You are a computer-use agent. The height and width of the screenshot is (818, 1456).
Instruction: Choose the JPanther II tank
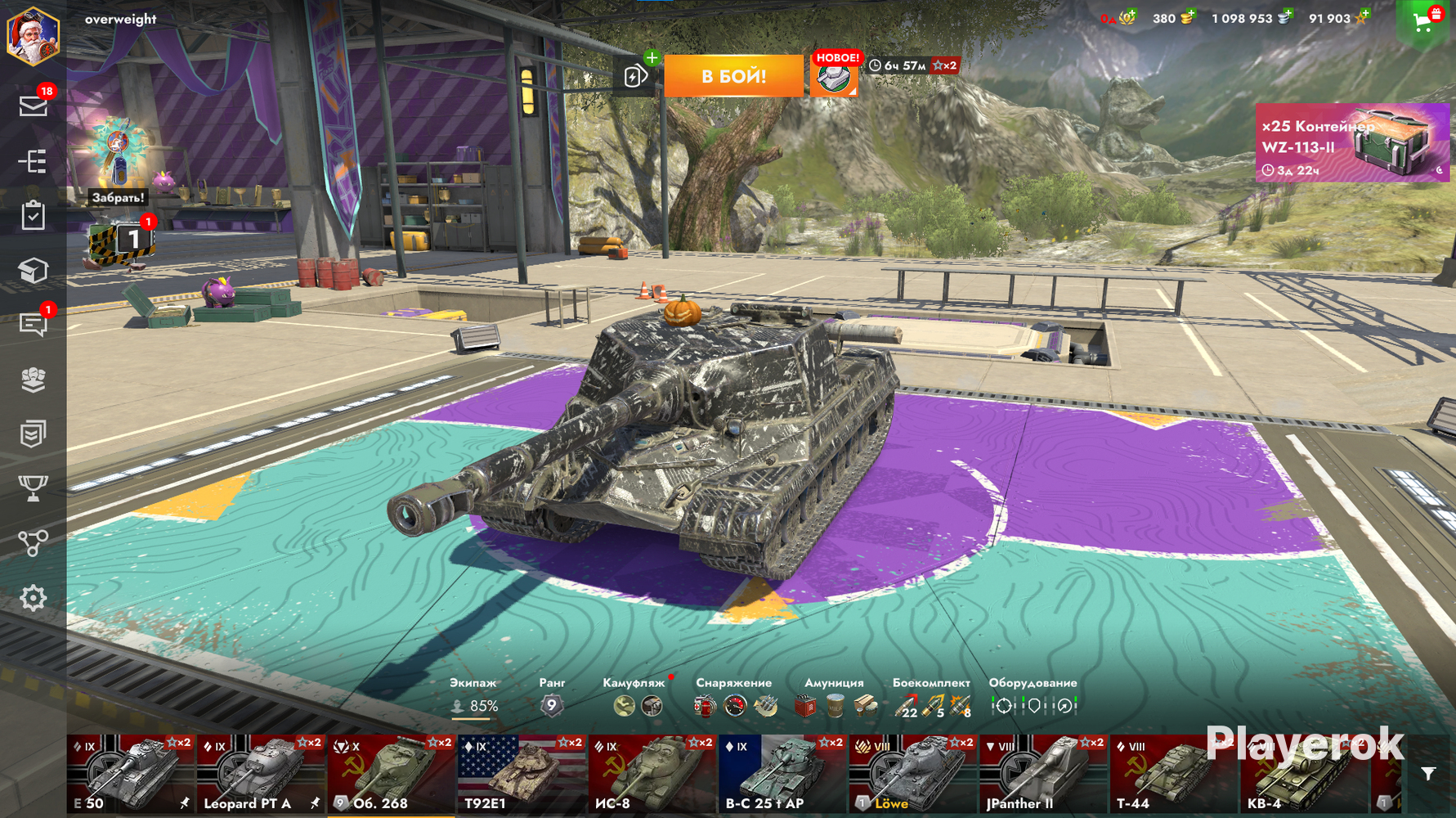1043,774
